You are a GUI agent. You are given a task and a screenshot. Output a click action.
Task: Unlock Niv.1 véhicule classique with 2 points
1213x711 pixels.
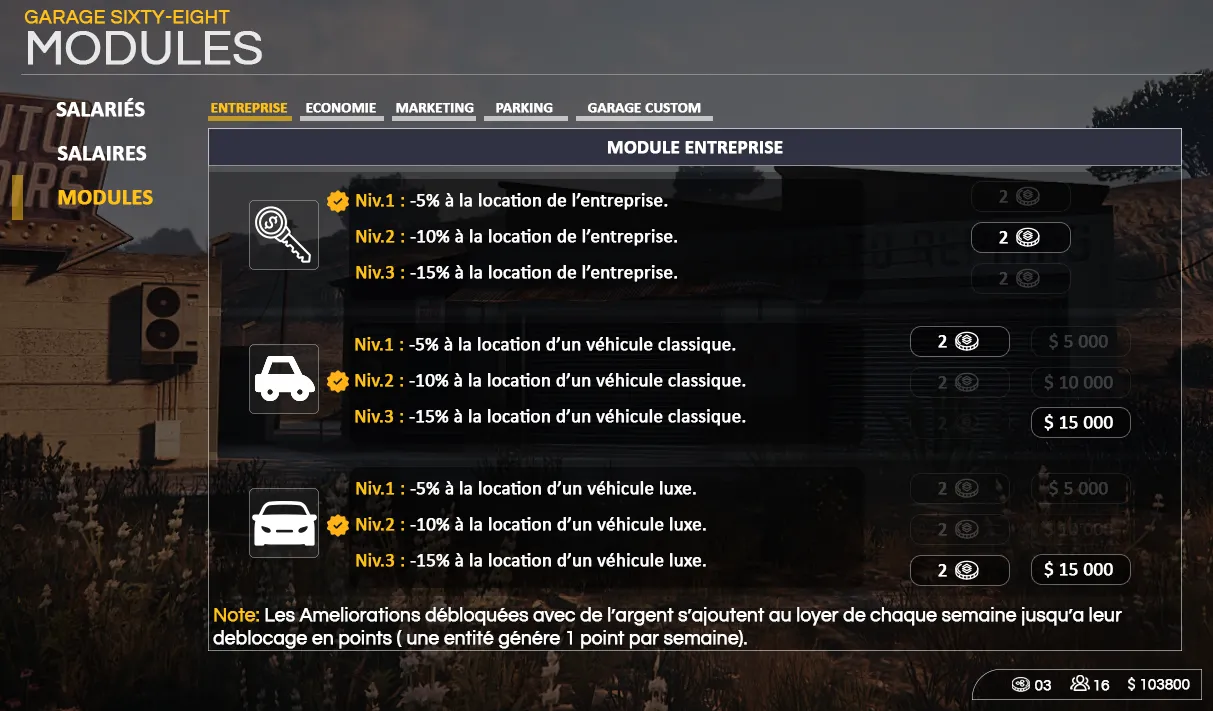click(959, 342)
